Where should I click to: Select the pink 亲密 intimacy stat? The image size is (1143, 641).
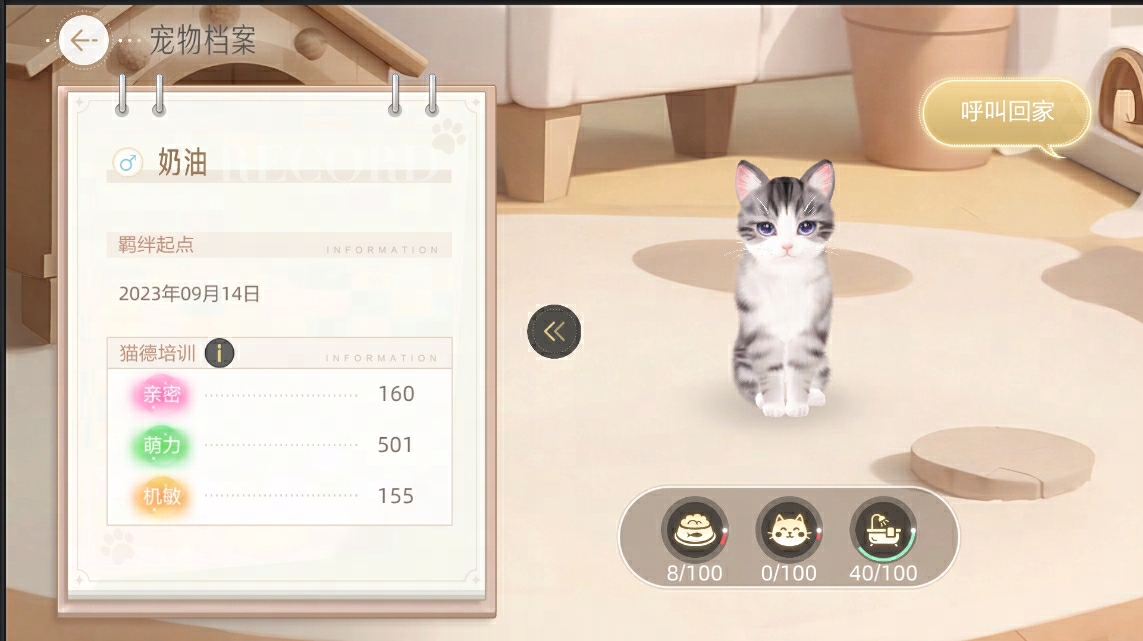(162, 394)
